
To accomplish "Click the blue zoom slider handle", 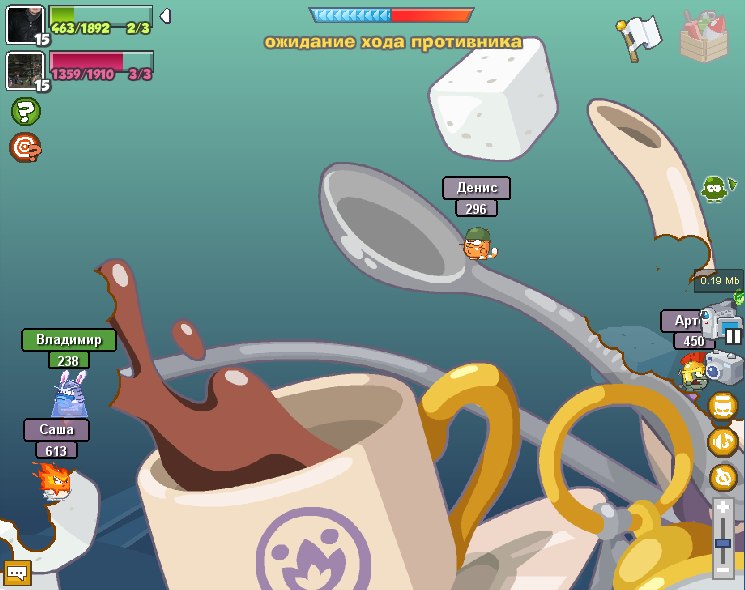I will 723,543.
